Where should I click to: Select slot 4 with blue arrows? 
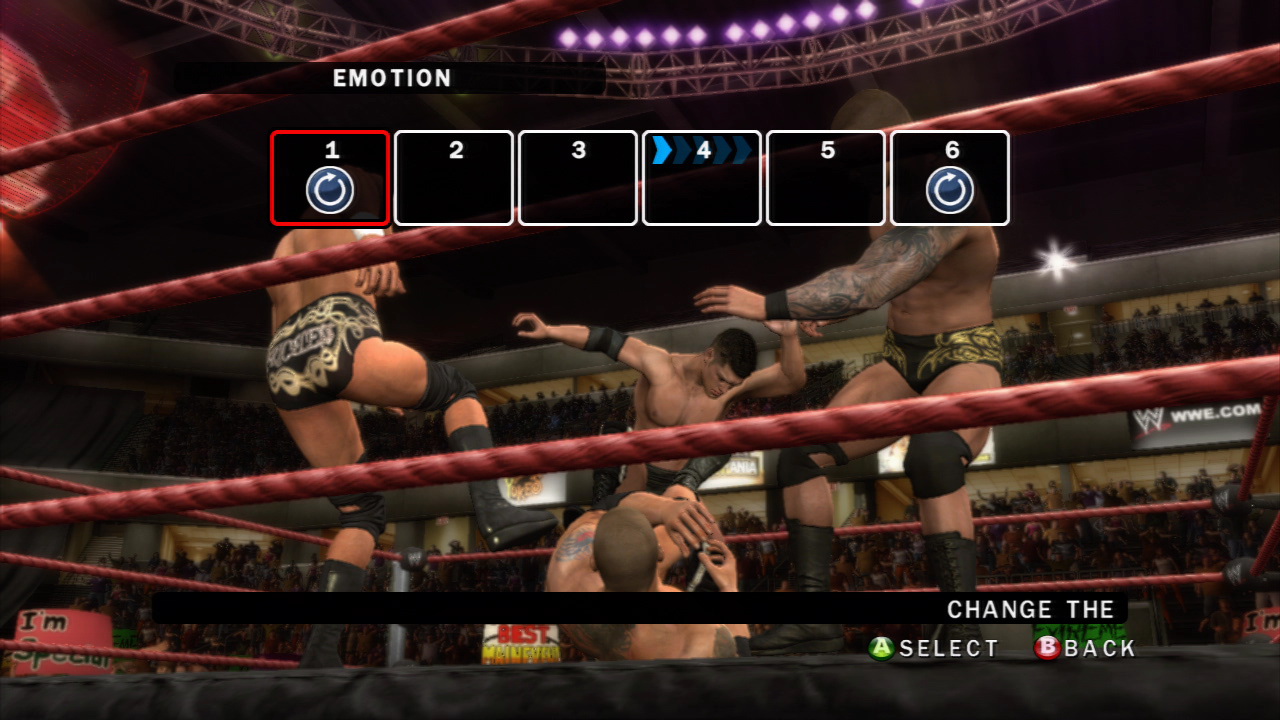[702, 178]
